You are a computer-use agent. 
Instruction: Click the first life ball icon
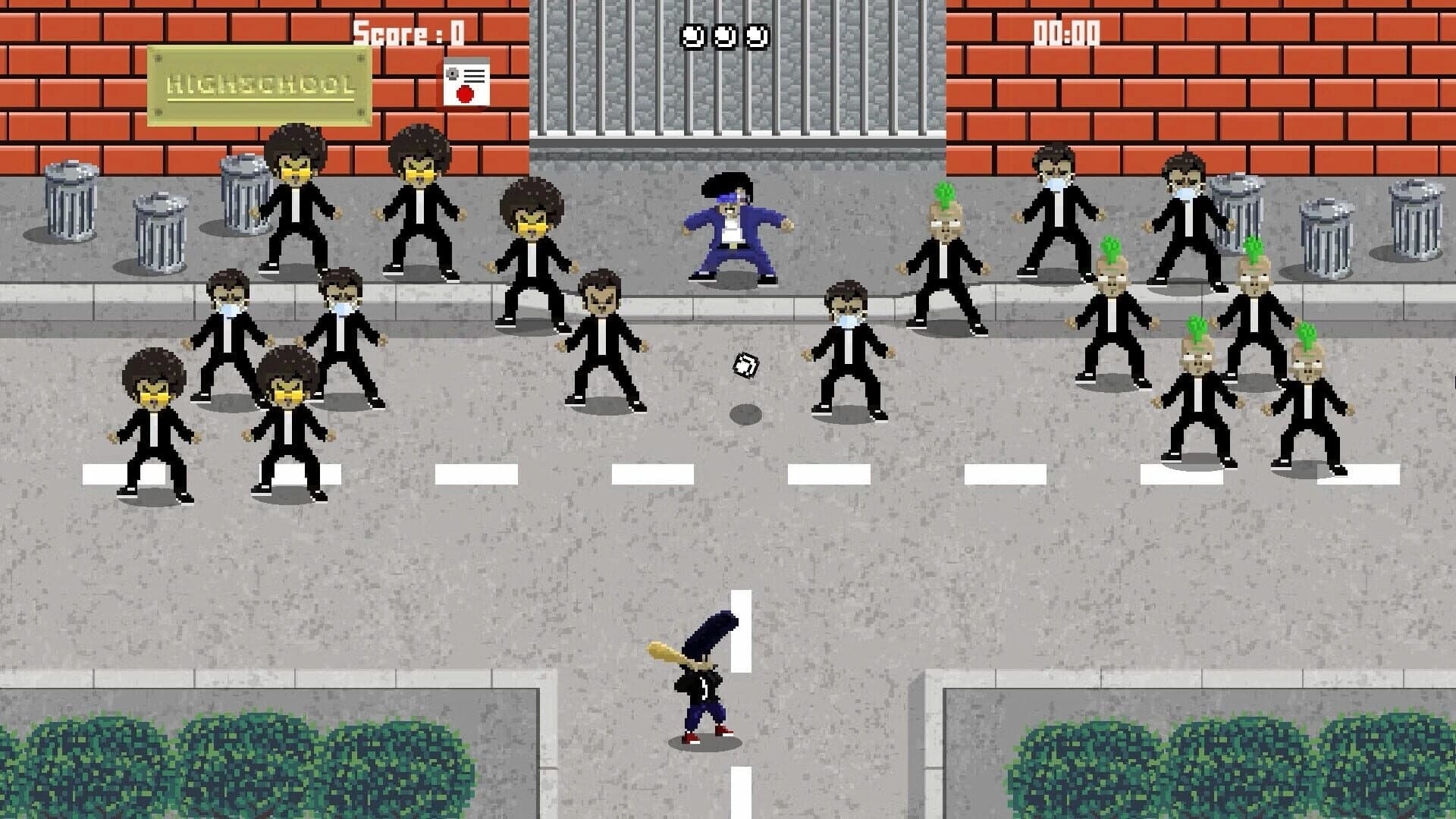(x=692, y=34)
